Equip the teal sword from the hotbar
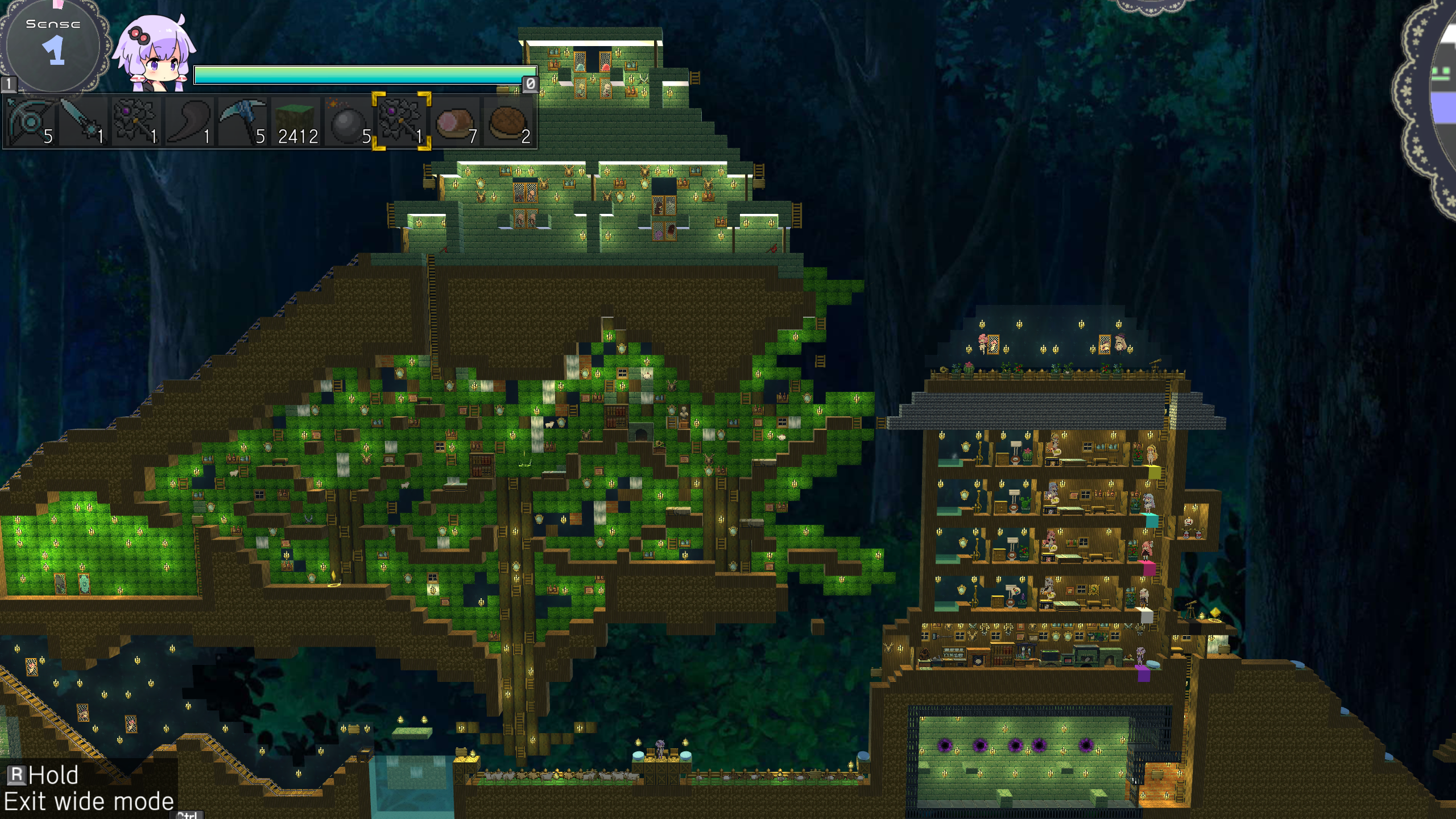 point(83,121)
